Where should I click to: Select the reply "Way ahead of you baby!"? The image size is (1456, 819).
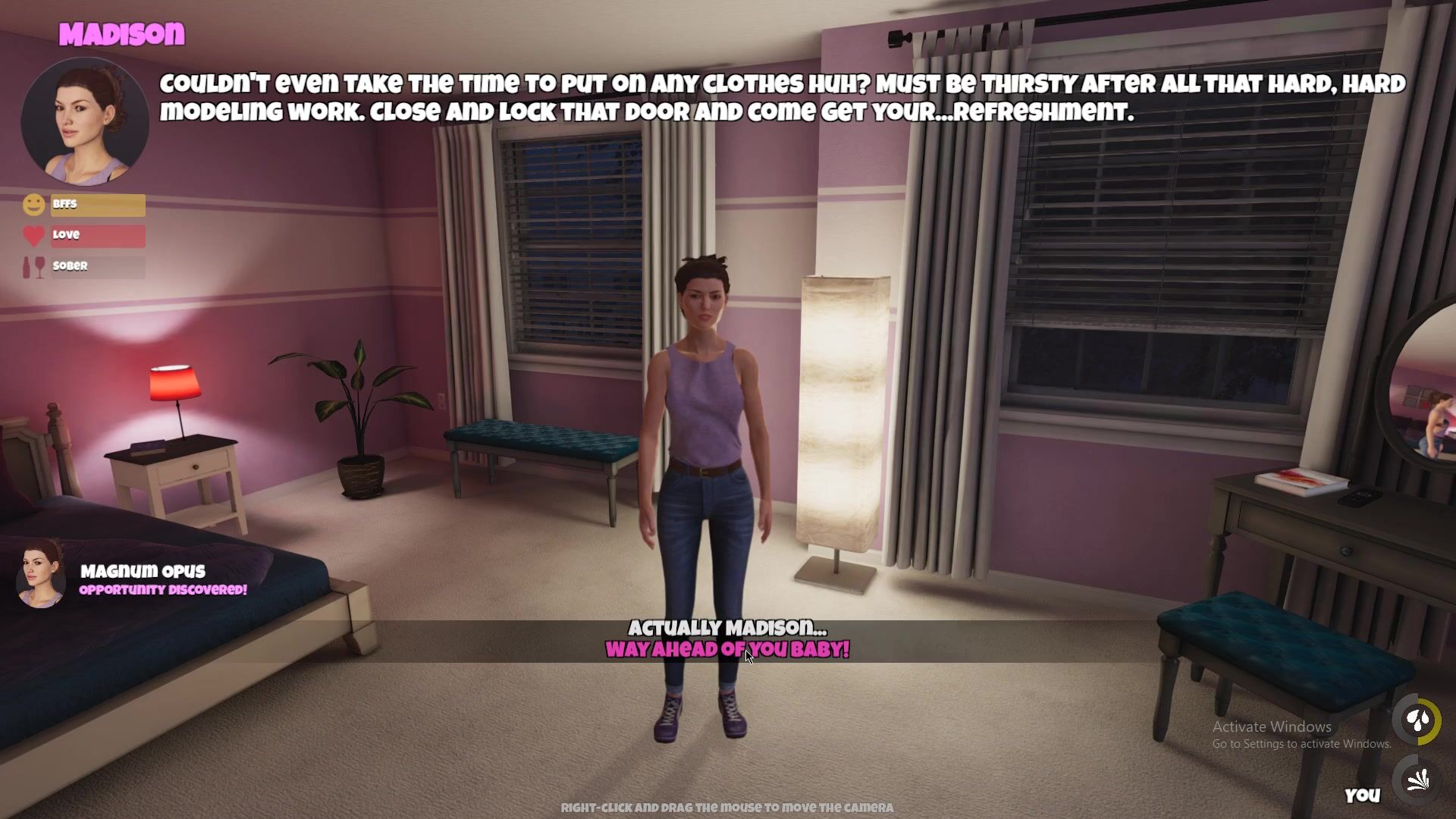tap(727, 650)
